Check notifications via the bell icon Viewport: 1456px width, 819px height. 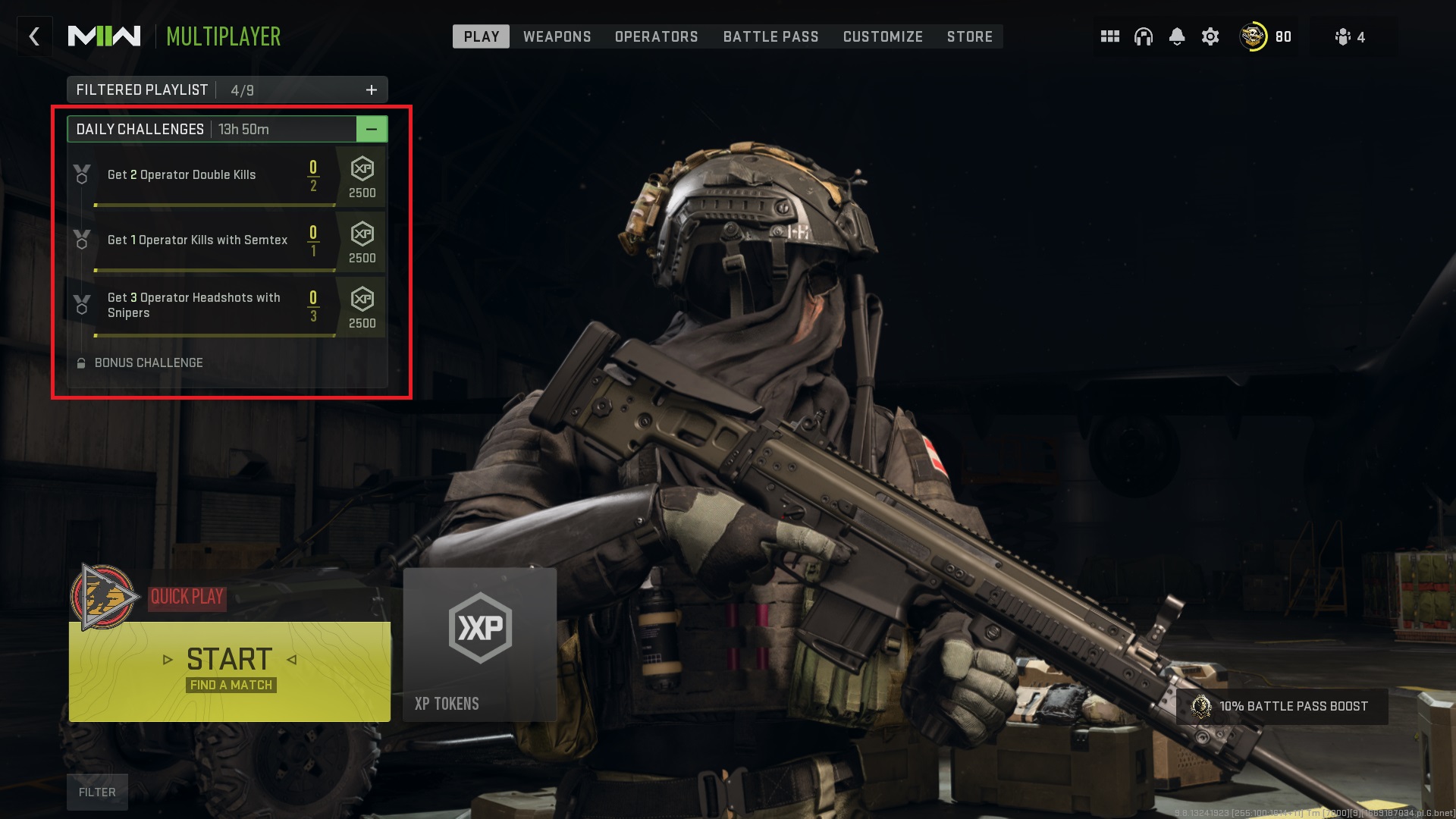(x=1178, y=36)
